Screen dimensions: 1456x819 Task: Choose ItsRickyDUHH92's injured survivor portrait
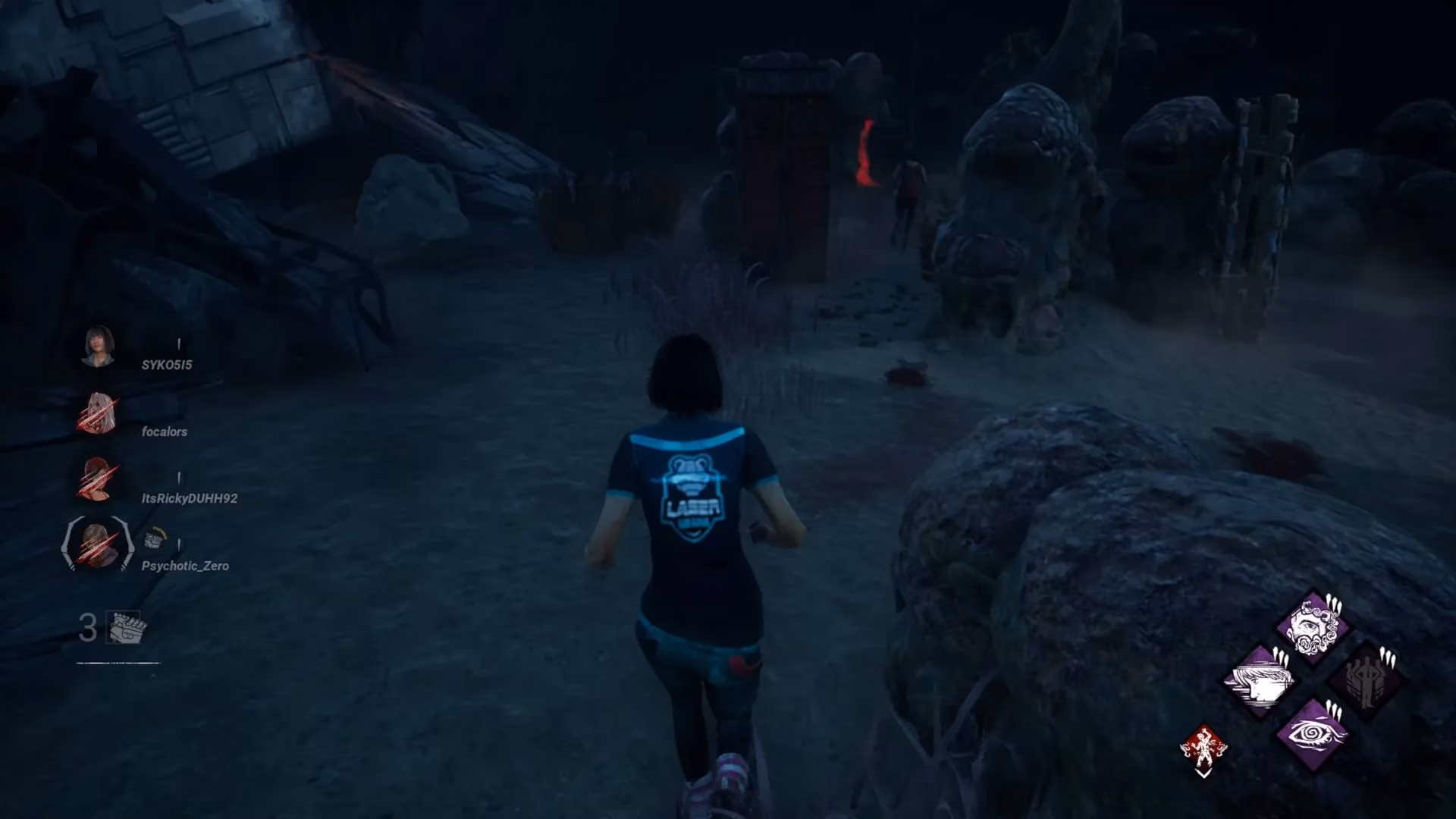point(97,479)
